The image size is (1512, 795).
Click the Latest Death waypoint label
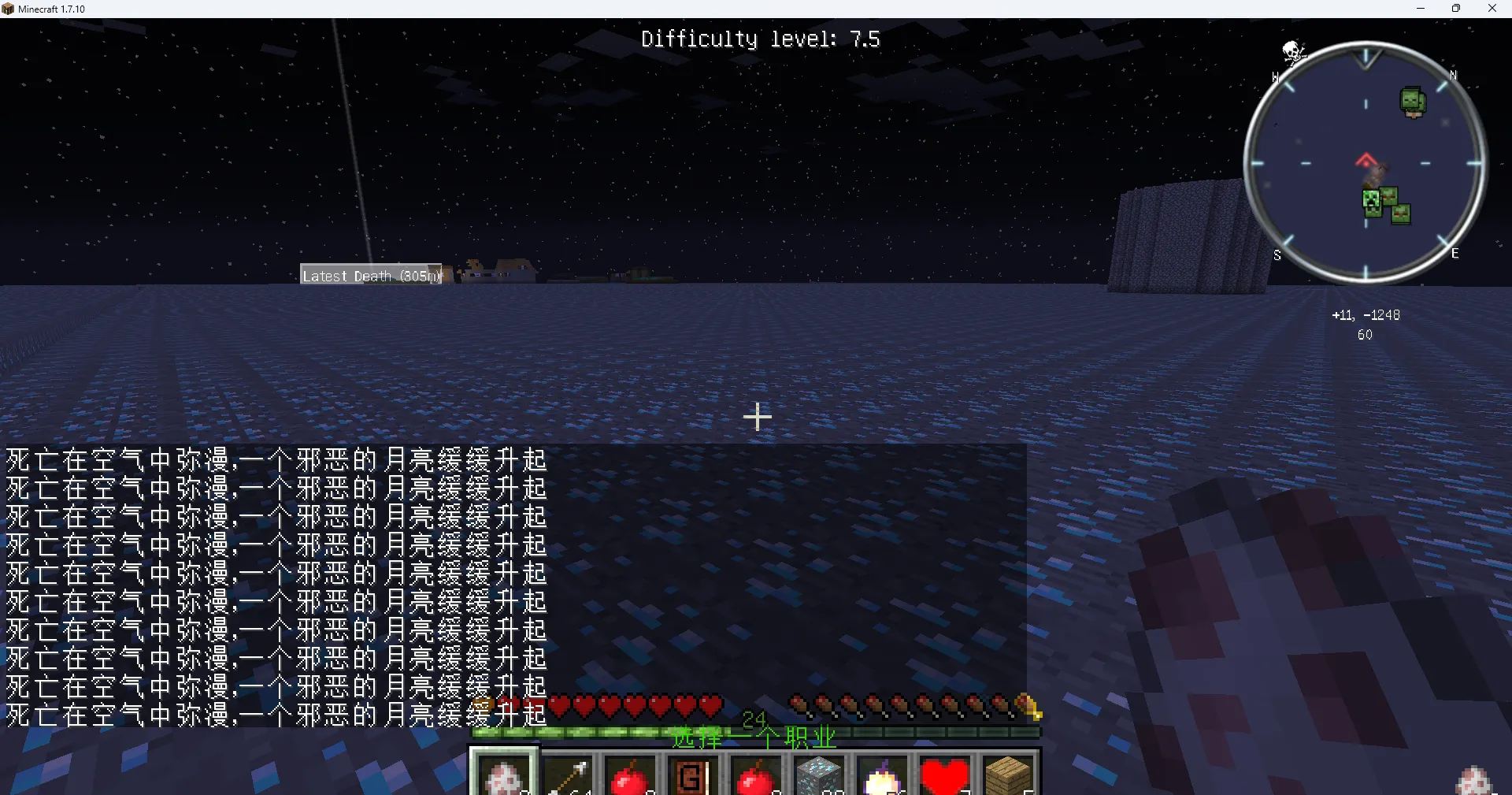[370, 275]
